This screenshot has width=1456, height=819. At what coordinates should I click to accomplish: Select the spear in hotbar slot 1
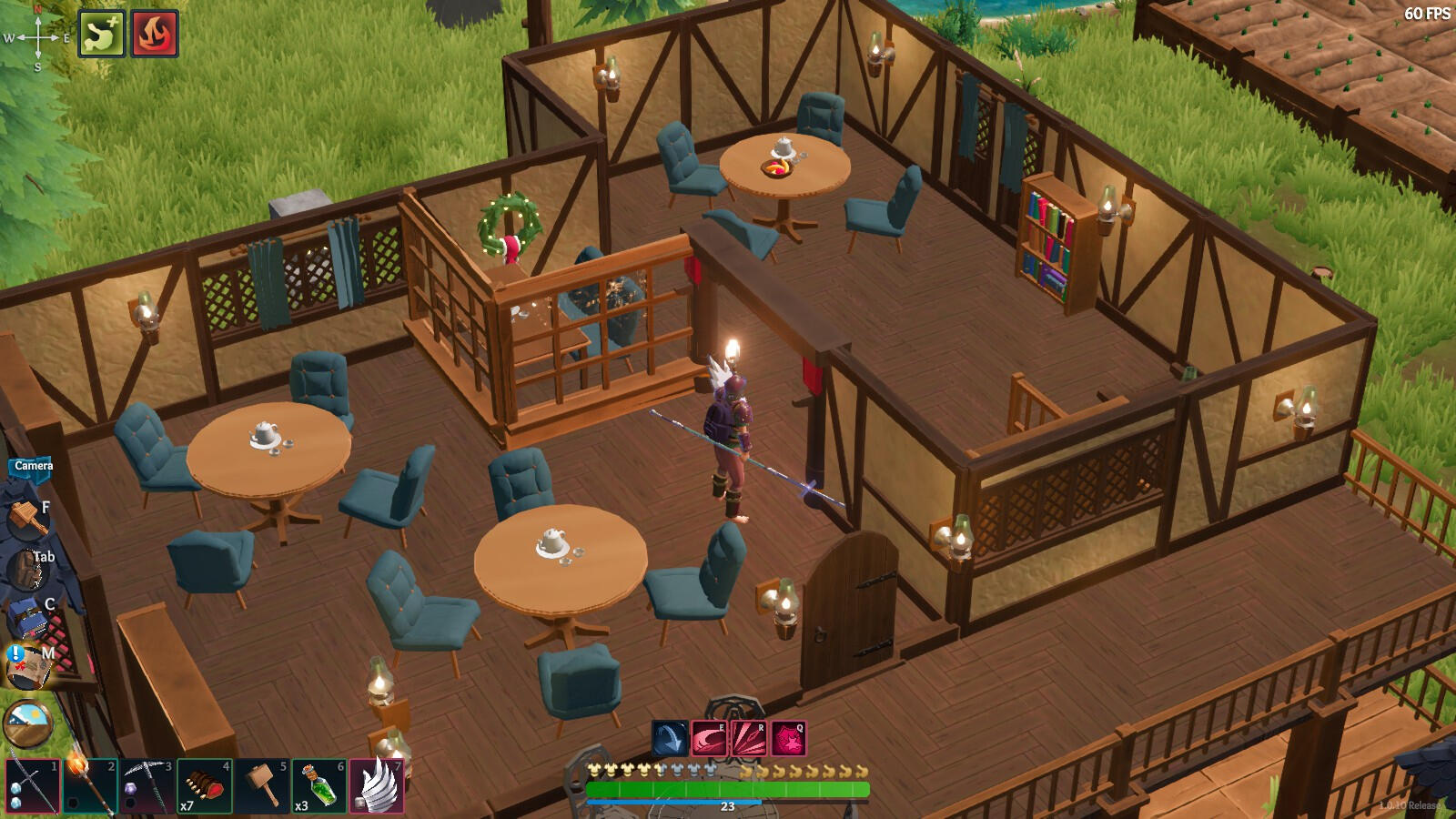33,786
